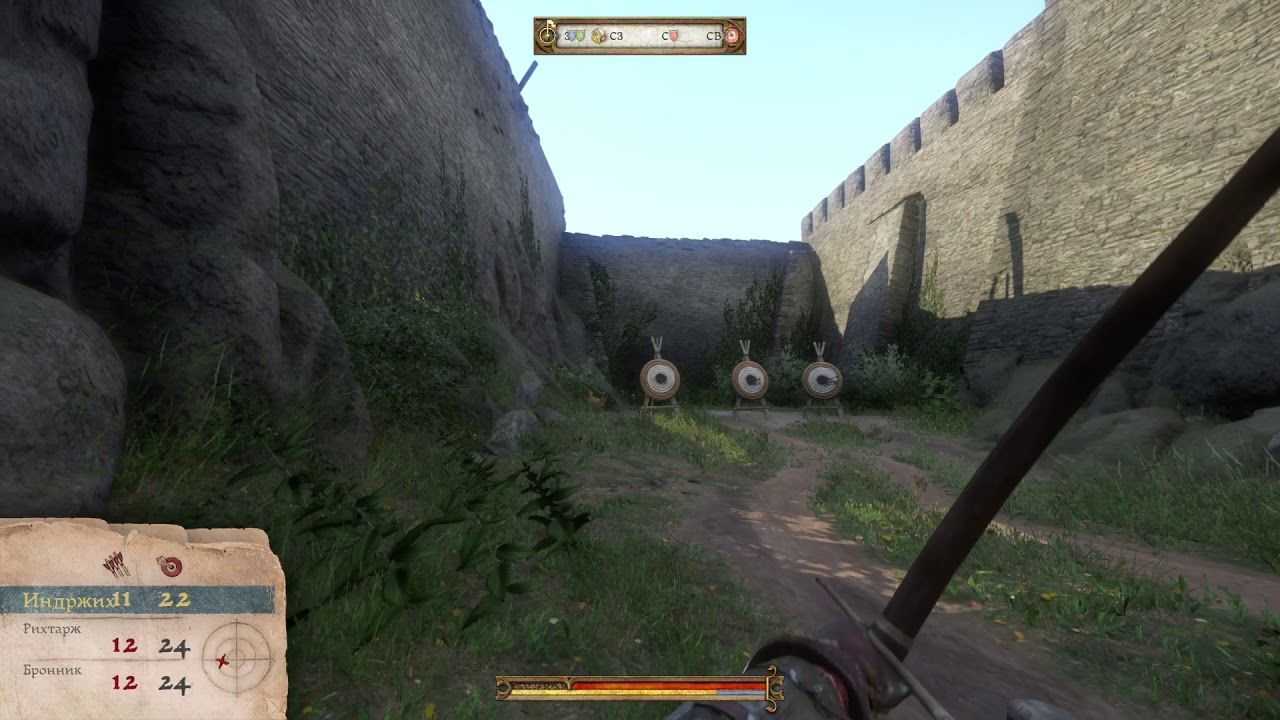The image size is (1280, 720).
Task: Click the red target column icon on scoreboard
Action: click(x=170, y=567)
